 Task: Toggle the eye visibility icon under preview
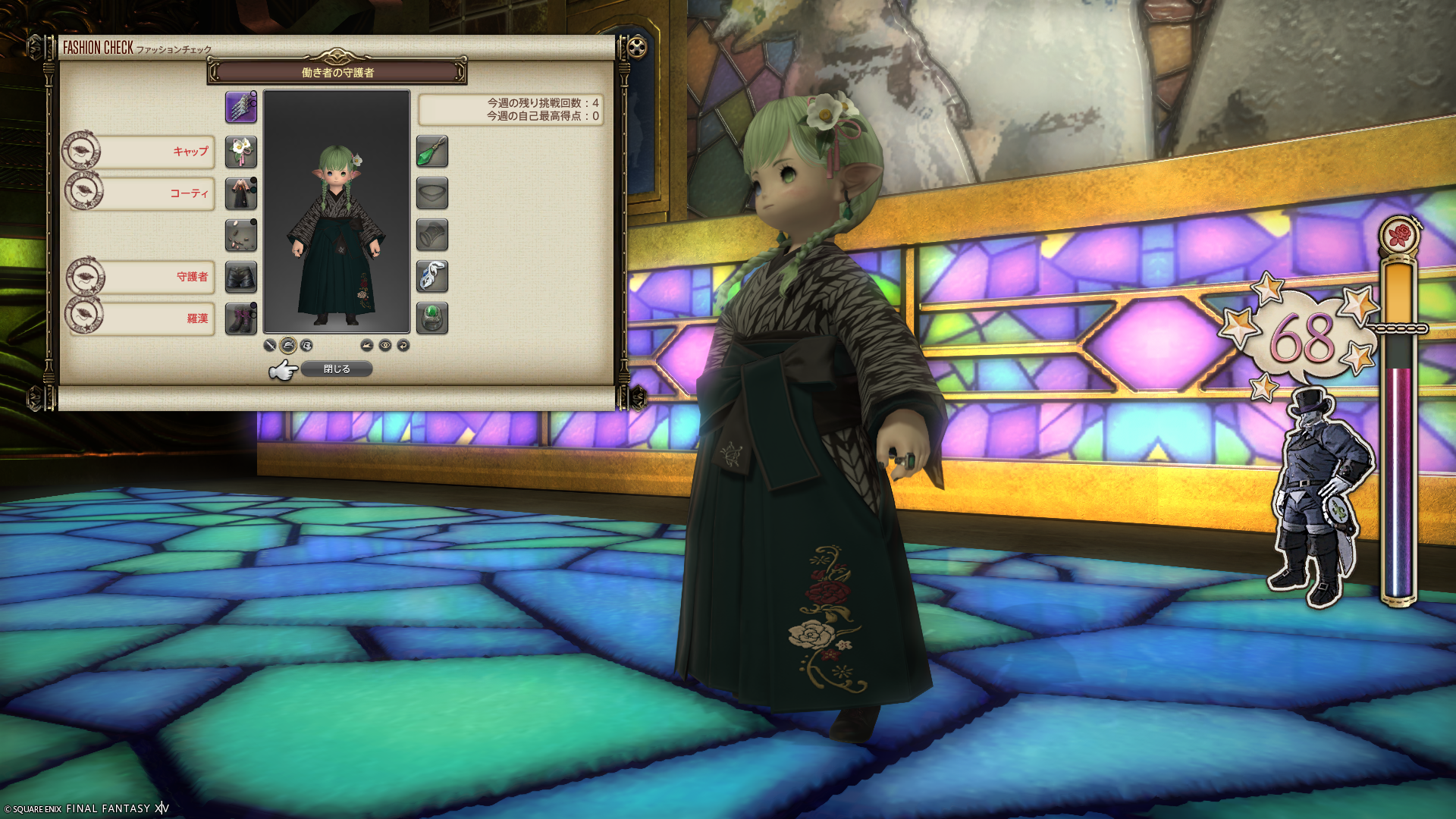pos(385,346)
